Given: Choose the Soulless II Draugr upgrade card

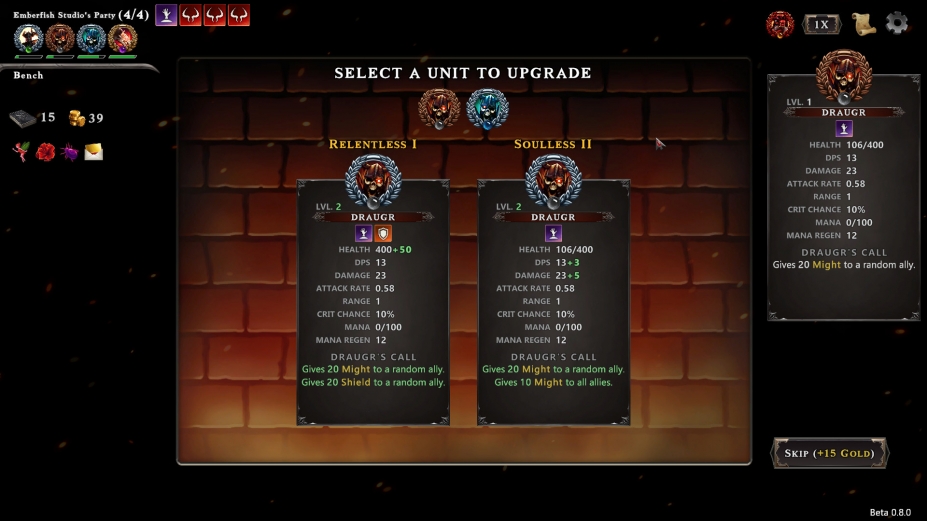Looking at the screenshot, I should [553, 300].
